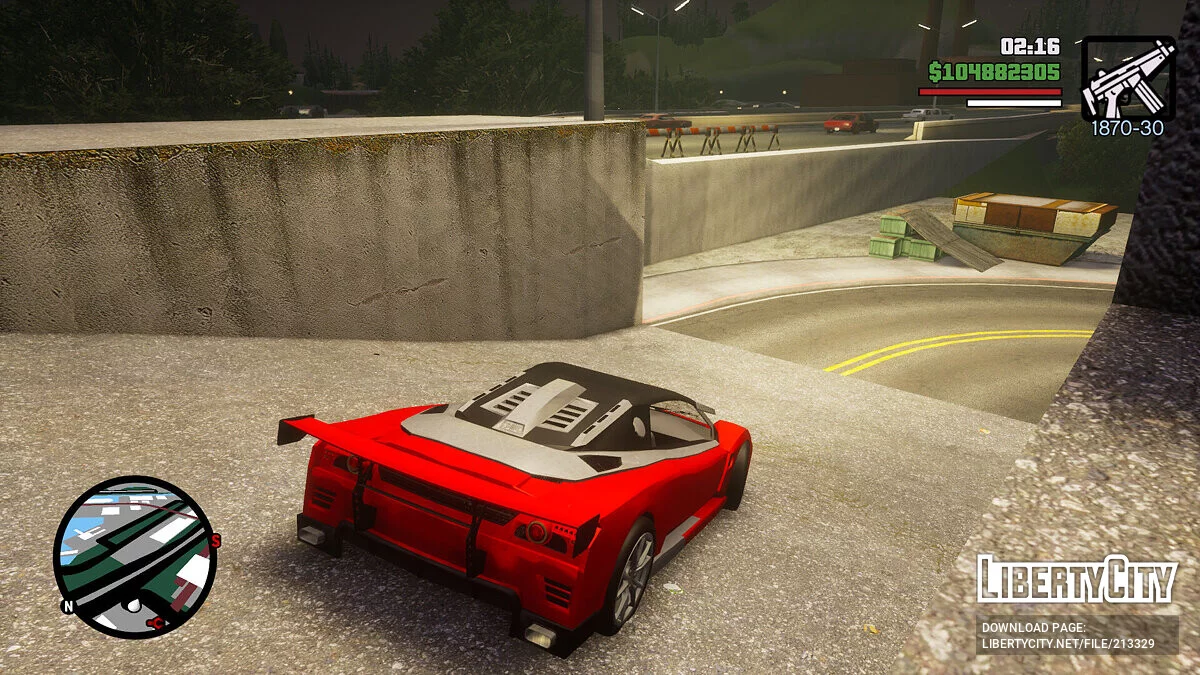Click the north marker on the radar
This screenshot has height=675, width=1200.
(x=68, y=606)
